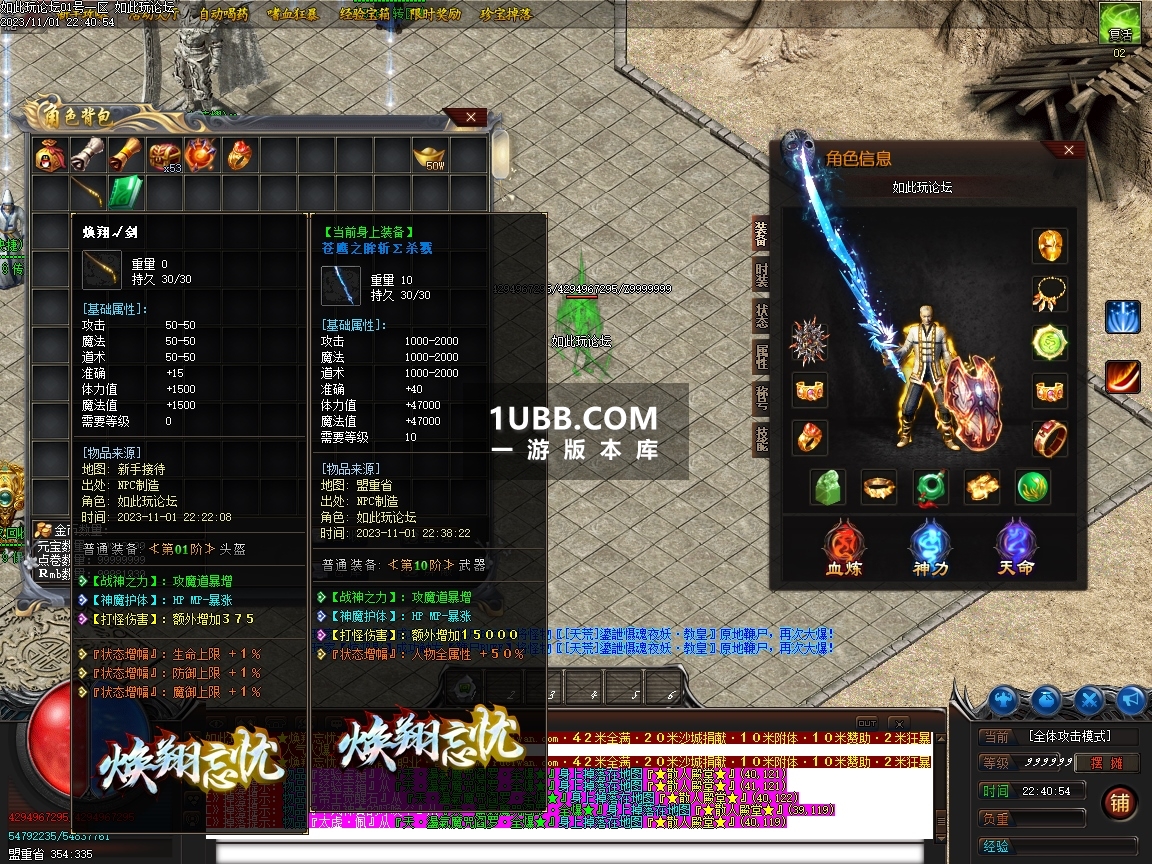Select the equipped necklace slot

tap(1050, 293)
